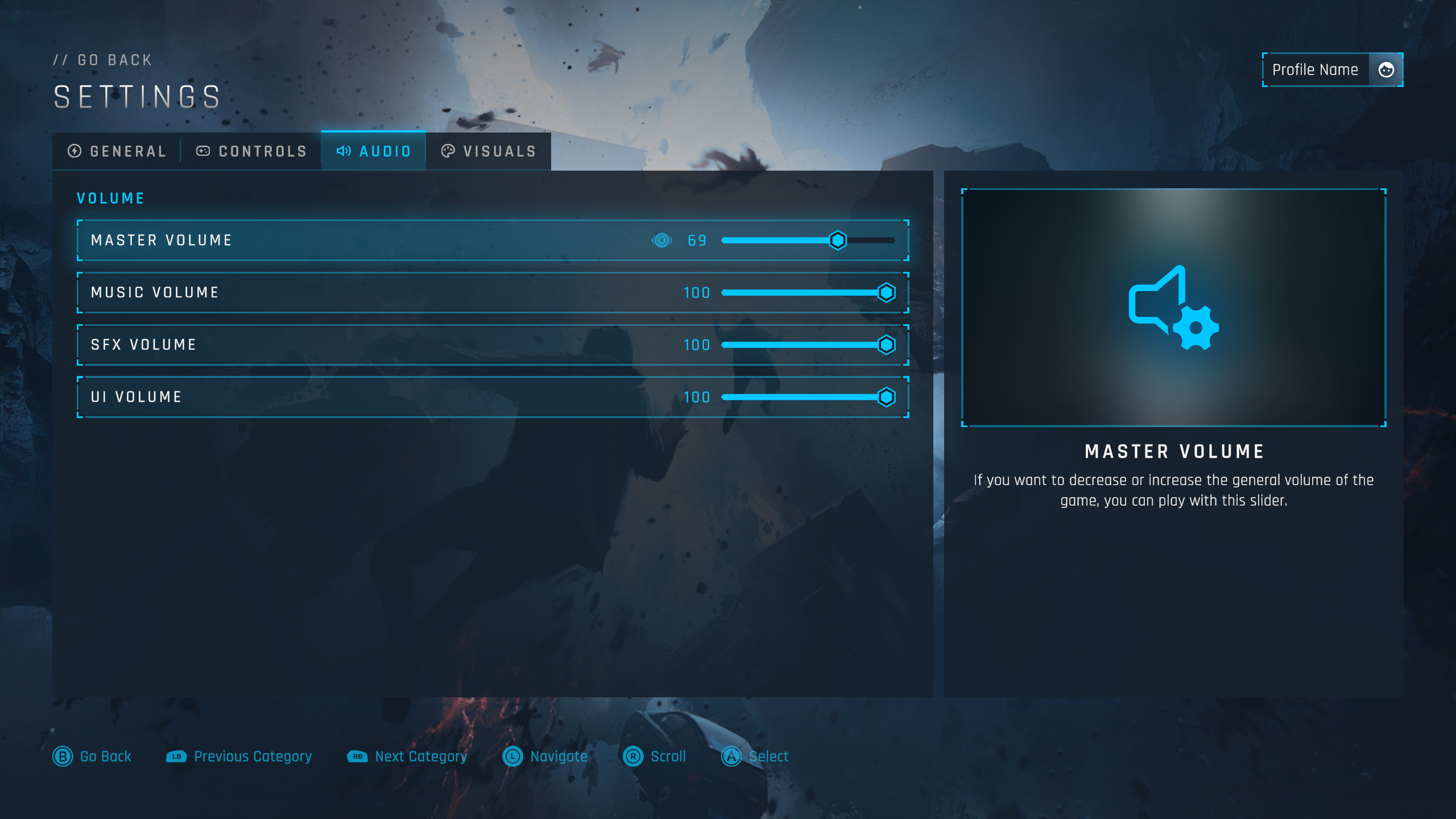
Task: Open the Profile Name button
Action: [x=1315, y=70]
